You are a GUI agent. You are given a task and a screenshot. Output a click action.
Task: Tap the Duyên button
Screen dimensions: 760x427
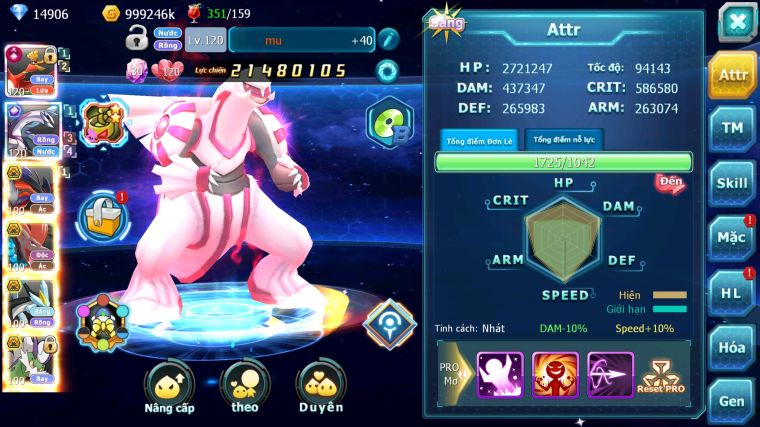pos(320,388)
